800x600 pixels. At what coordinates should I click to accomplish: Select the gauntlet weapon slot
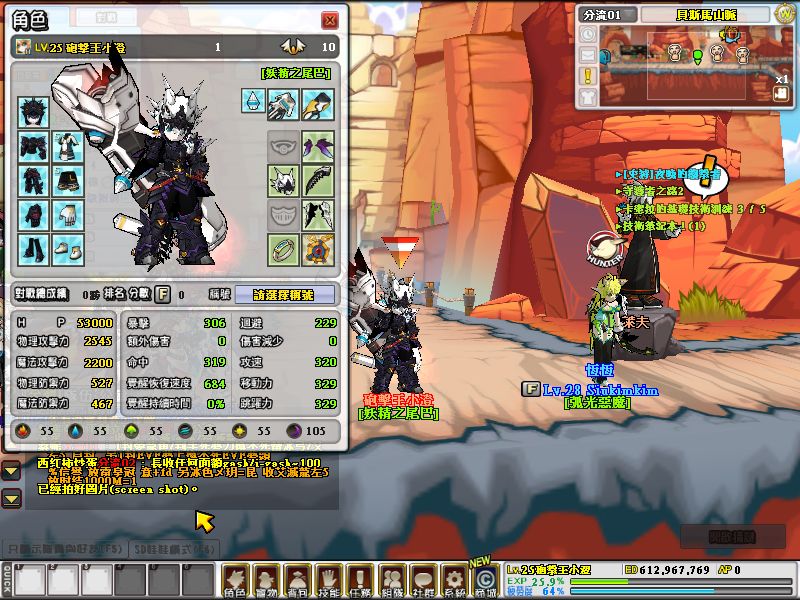pyautogui.click(x=284, y=102)
